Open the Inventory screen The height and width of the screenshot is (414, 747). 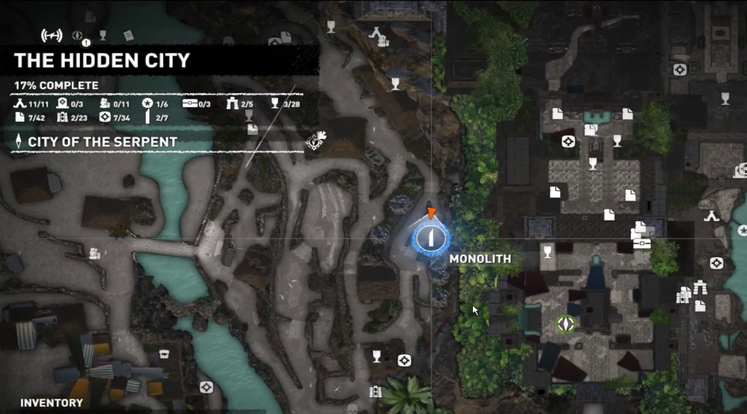[x=51, y=403]
